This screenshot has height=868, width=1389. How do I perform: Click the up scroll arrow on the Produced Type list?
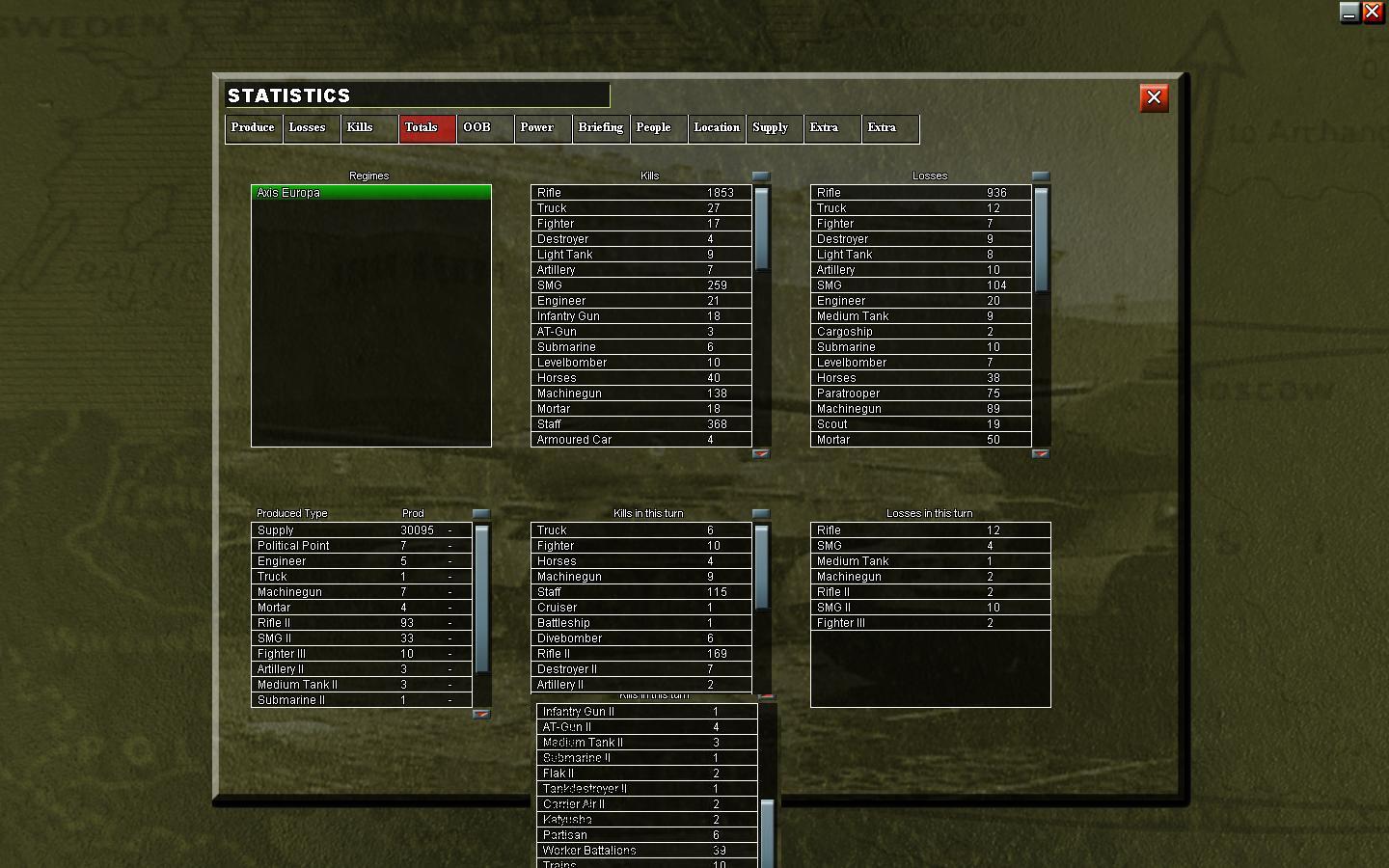(x=480, y=513)
